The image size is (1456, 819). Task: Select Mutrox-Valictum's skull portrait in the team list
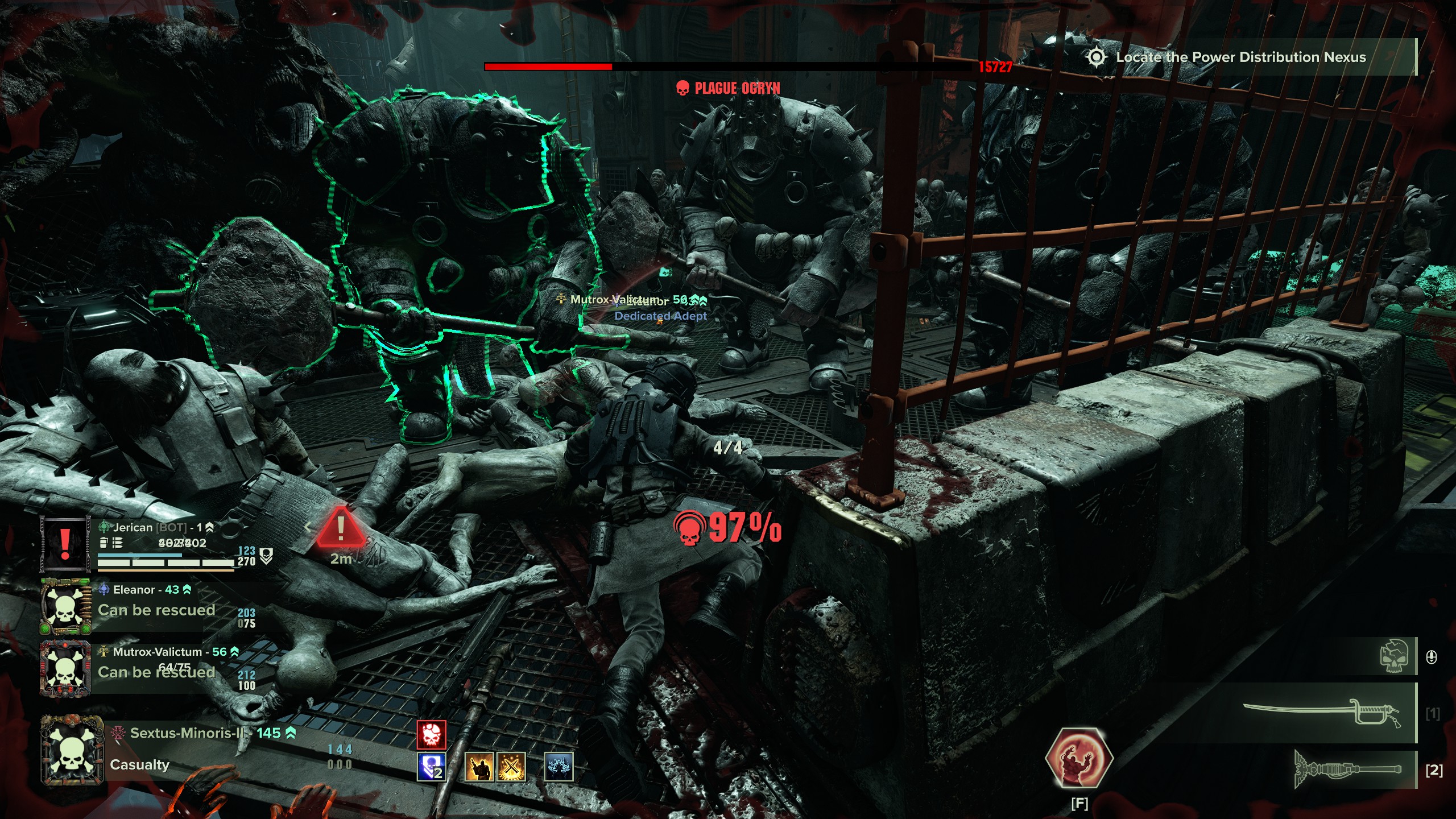(x=65, y=669)
